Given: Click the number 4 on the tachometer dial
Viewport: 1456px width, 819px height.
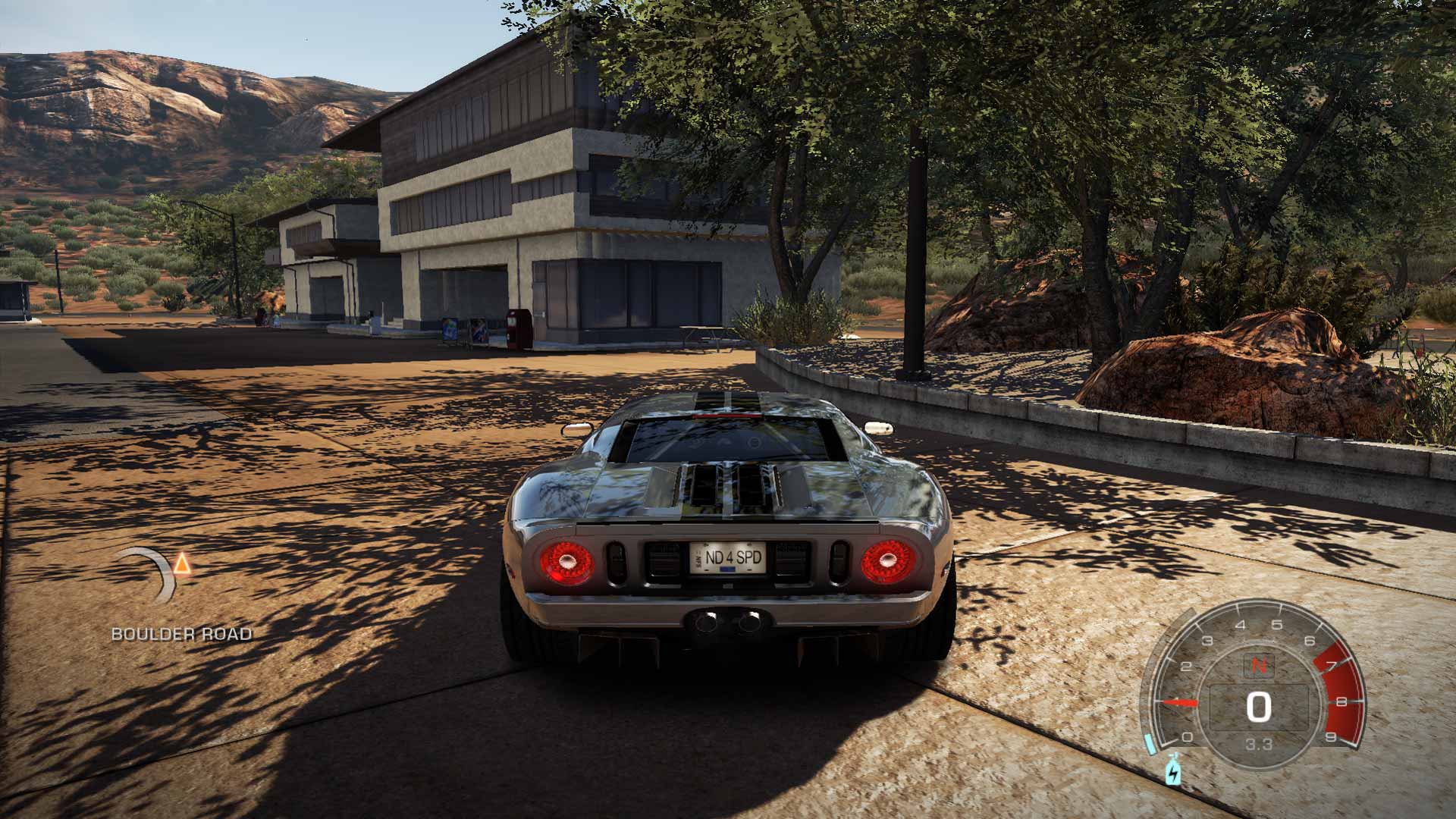Looking at the screenshot, I should pos(1241,624).
